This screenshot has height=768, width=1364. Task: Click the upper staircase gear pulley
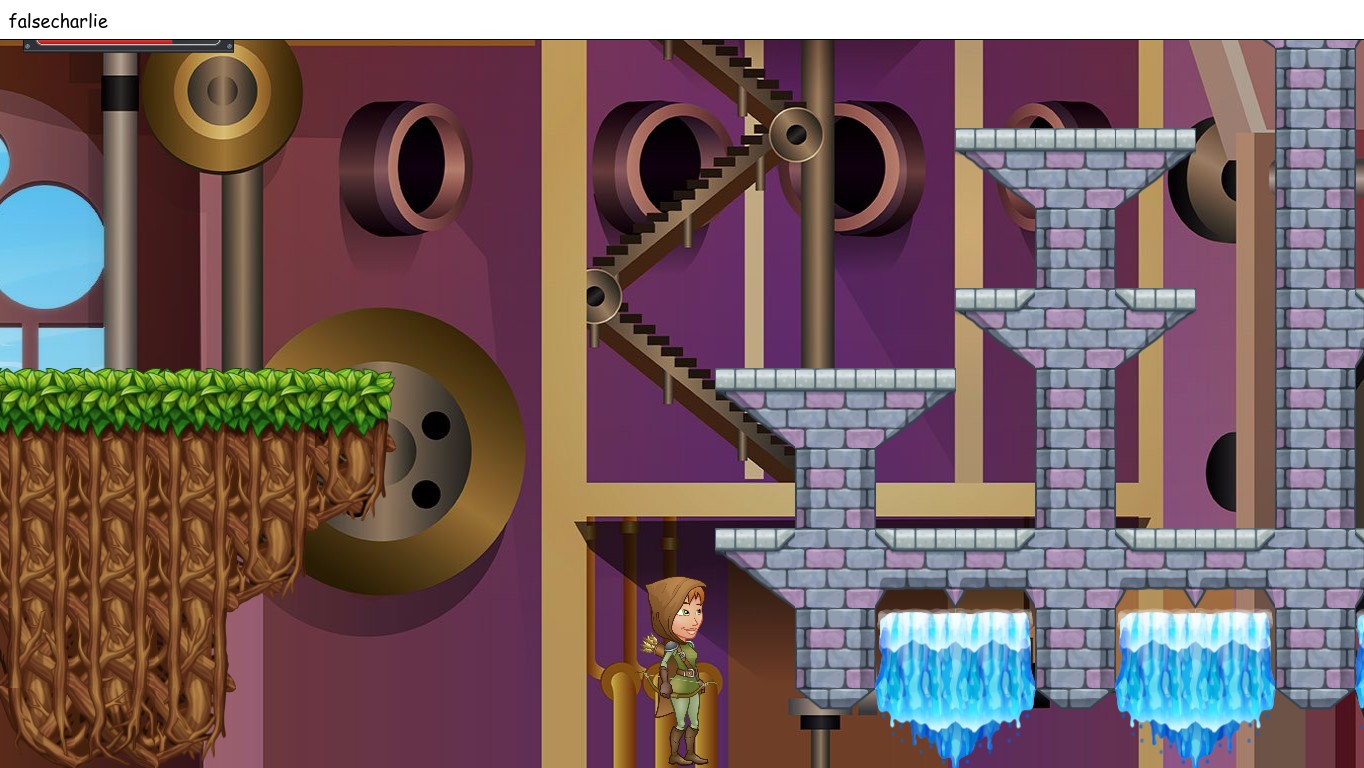(797, 133)
